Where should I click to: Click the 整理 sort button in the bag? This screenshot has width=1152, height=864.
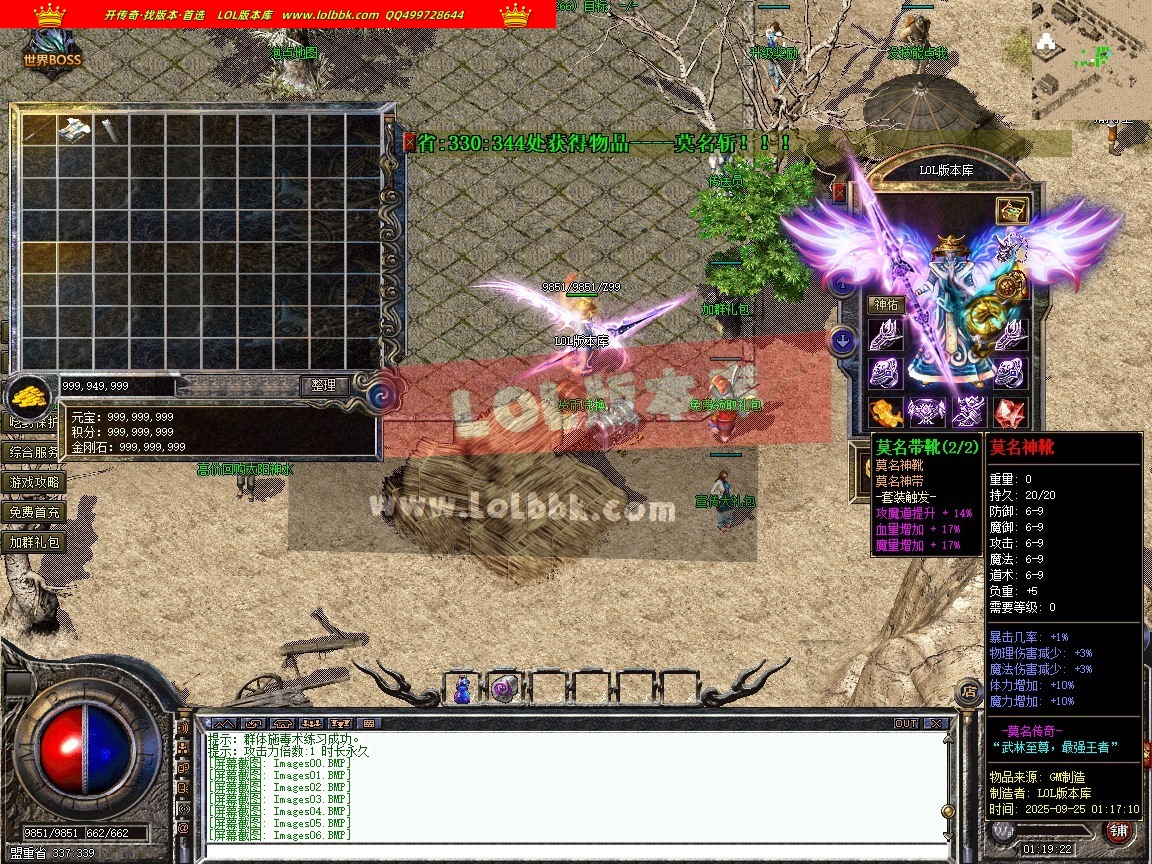(x=325, y=385)
